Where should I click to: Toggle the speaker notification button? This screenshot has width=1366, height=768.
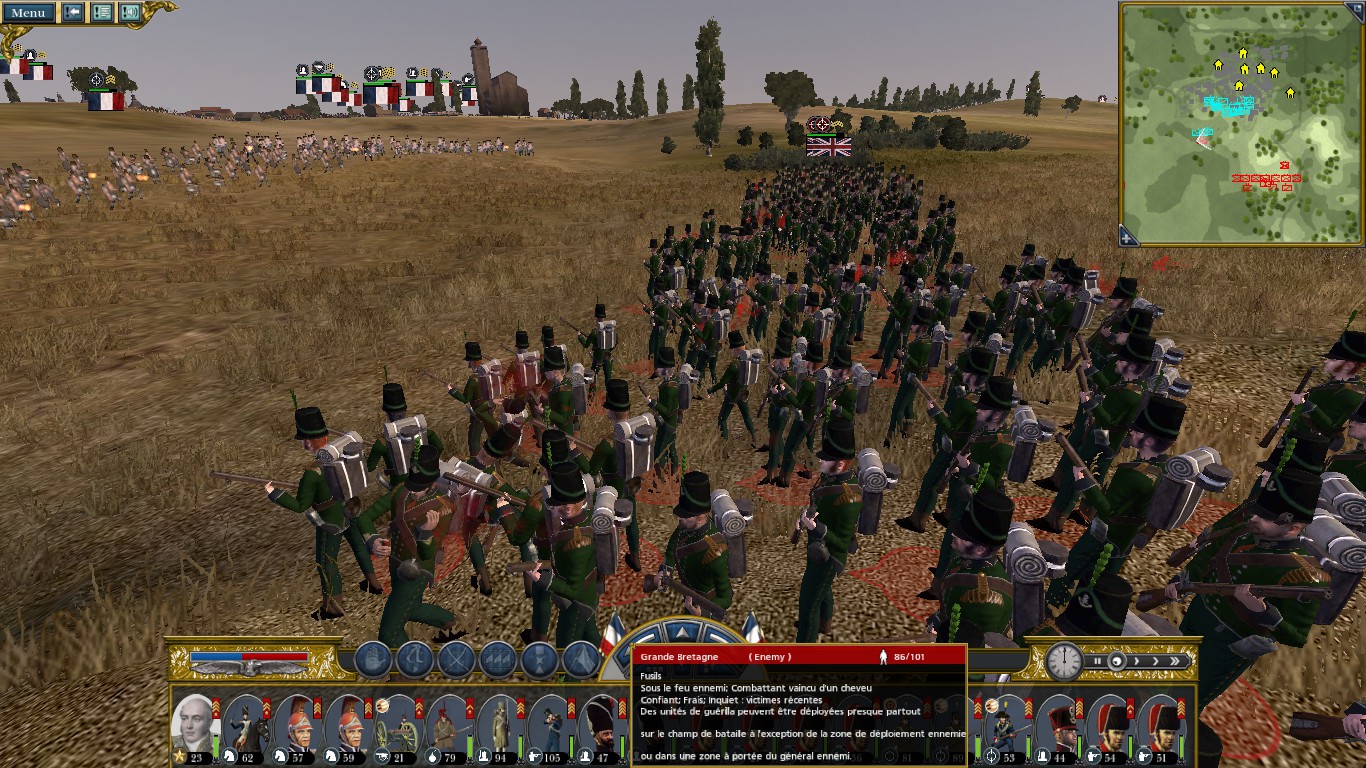coord(130,13)
